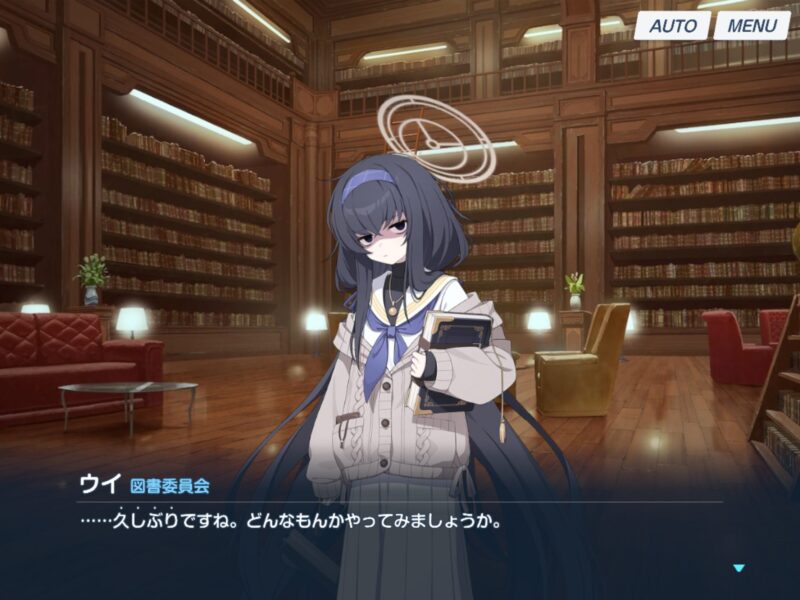Open the MENU button
This screenshot has width=800, height=600.
[751, 26]
